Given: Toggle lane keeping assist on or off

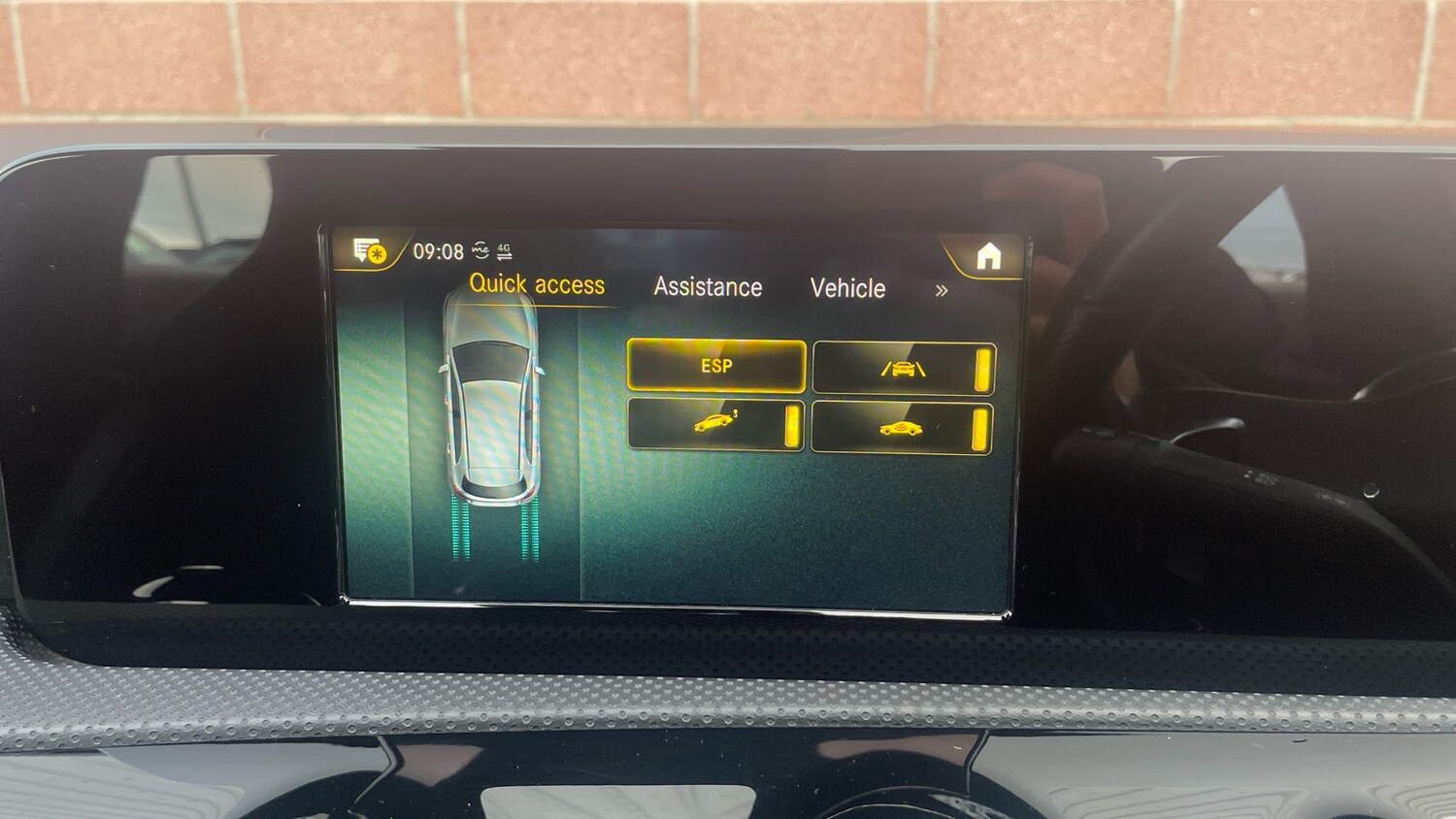Looking at the screenshot, I should coord(981,370).
